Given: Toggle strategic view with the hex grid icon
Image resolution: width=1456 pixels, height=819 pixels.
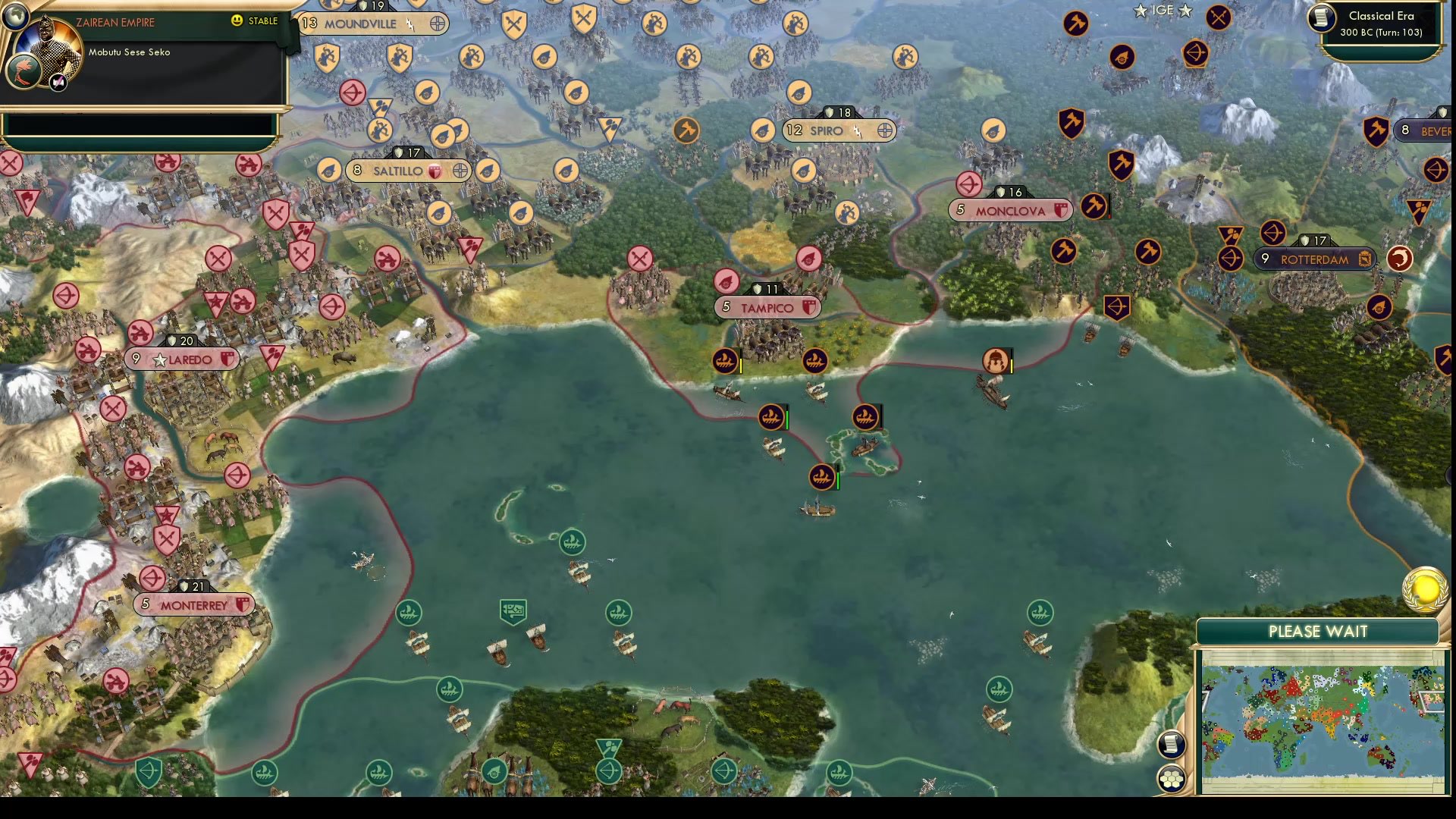Looking at the screenshot, I should [x=1172, y=778].
